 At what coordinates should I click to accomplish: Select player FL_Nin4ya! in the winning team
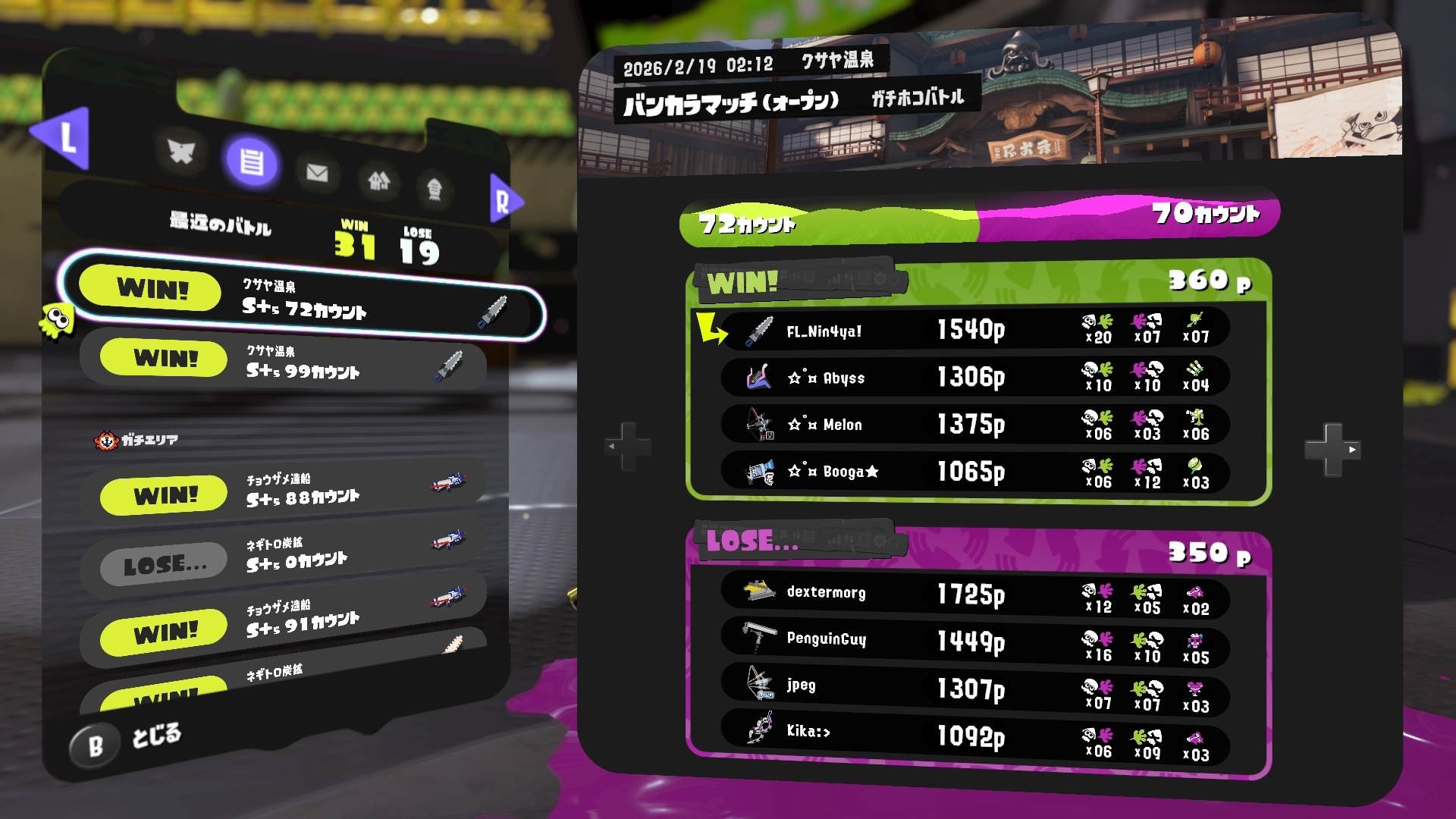(x=974, y=330)
